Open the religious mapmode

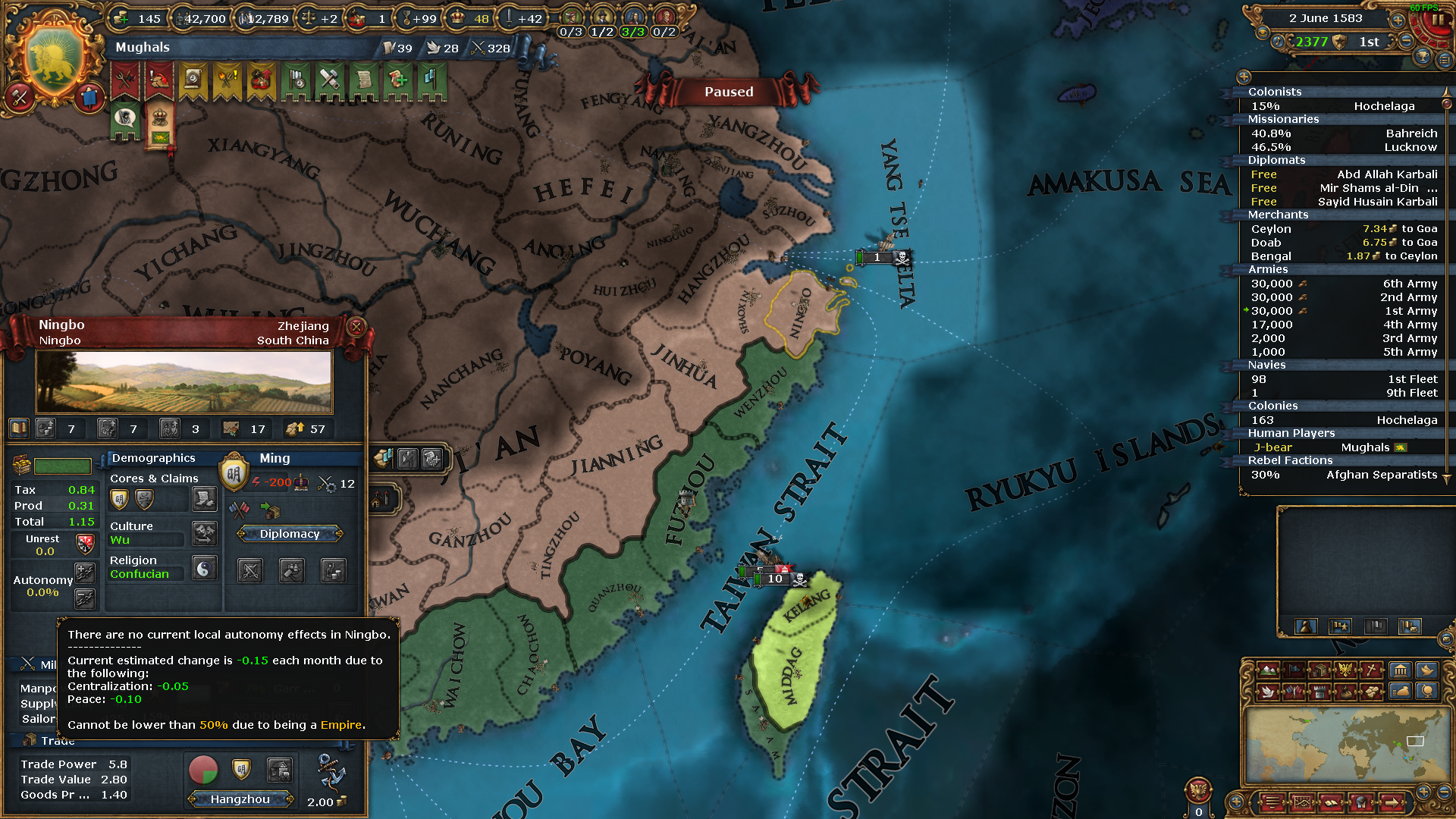coord(1370,670)
